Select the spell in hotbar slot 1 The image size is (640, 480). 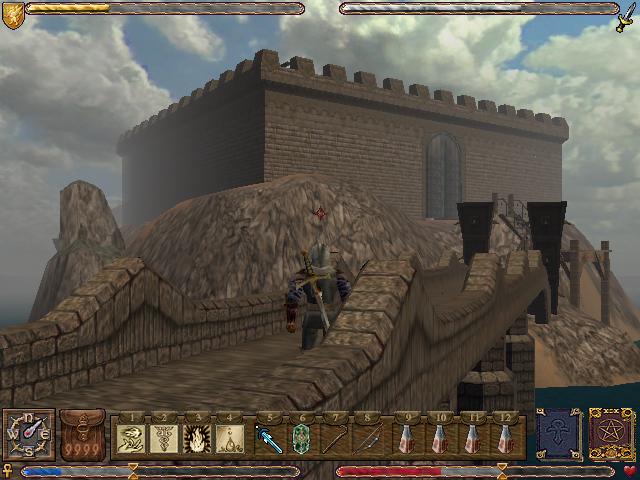(129, 438)
